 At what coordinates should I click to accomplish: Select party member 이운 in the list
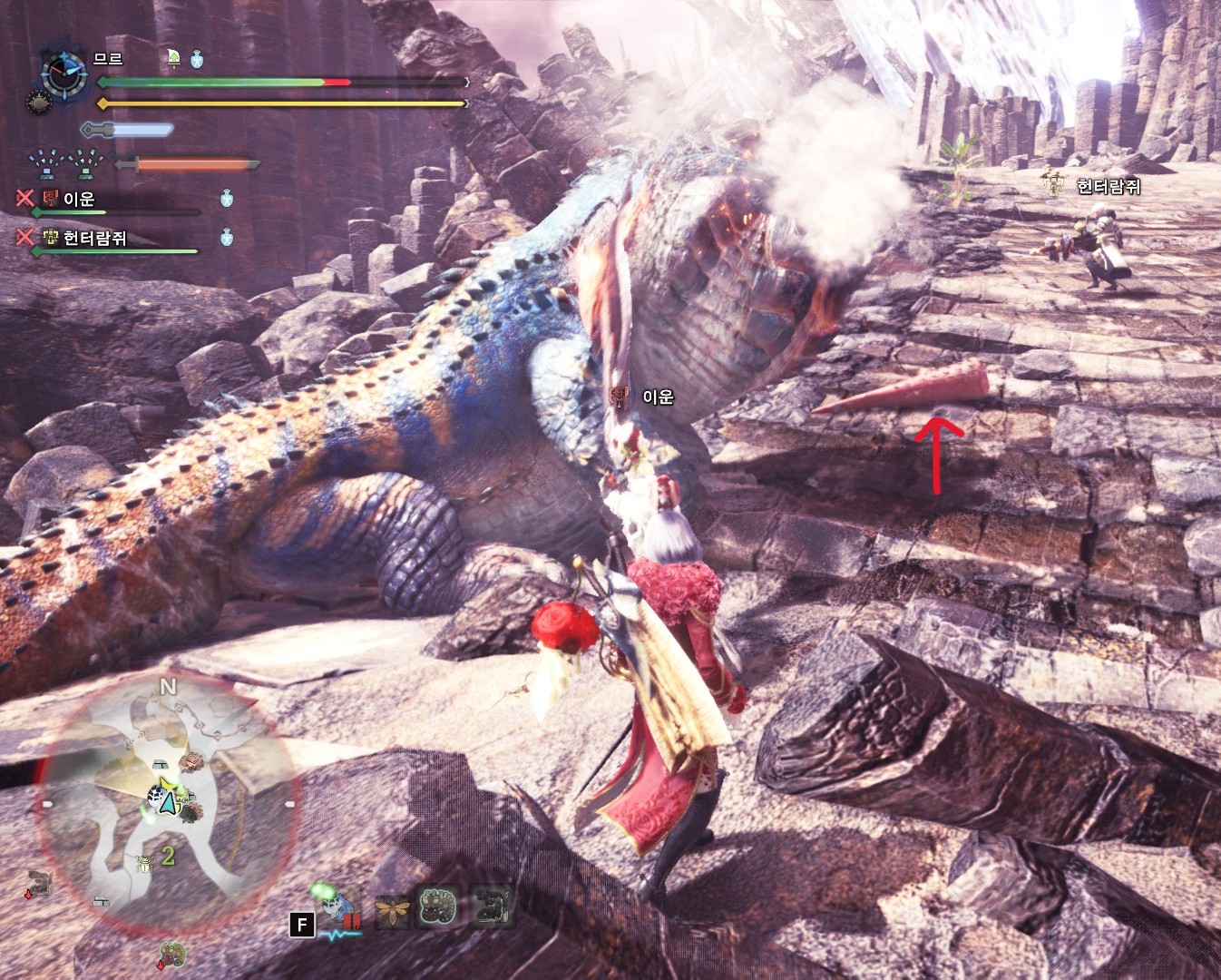(78, 199)
